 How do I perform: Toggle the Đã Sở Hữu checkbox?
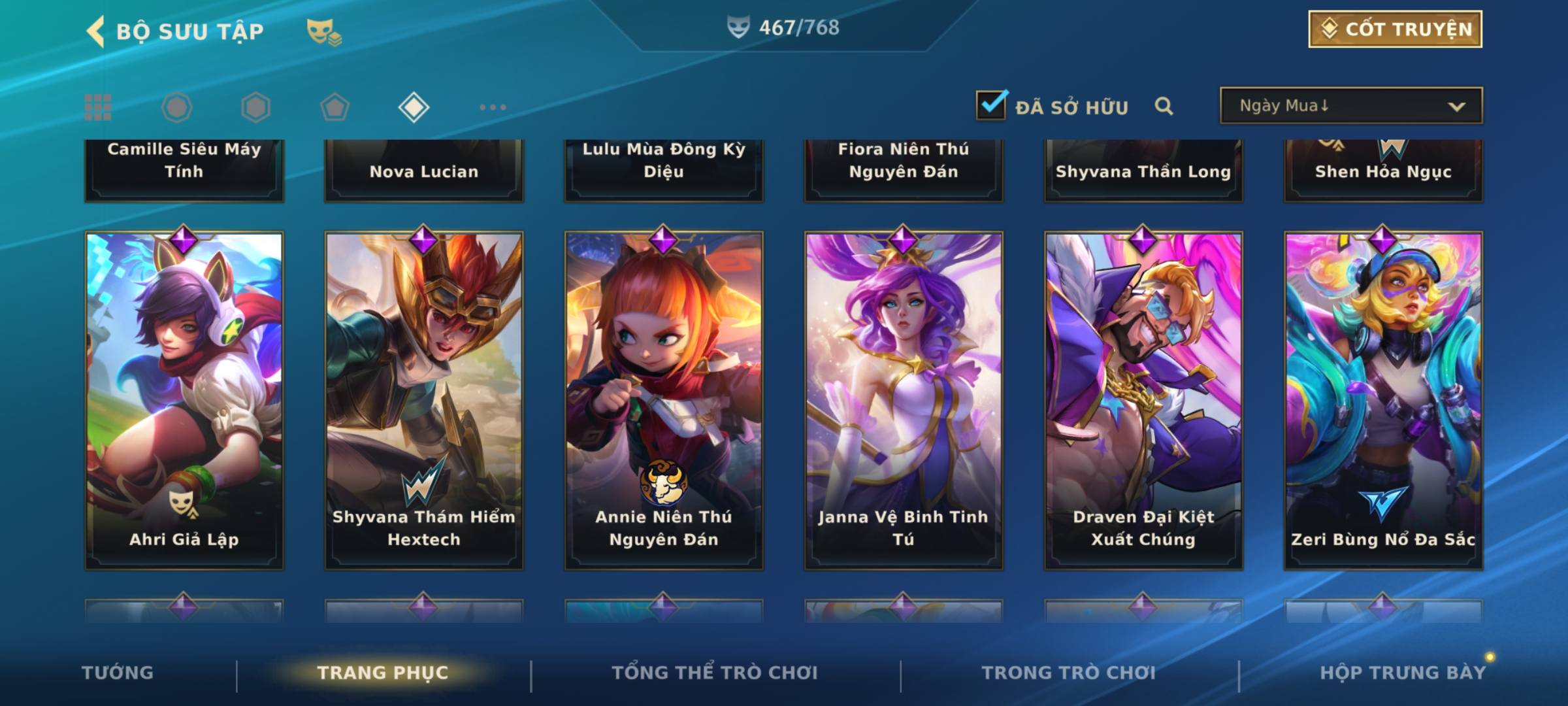coord(991,105)
